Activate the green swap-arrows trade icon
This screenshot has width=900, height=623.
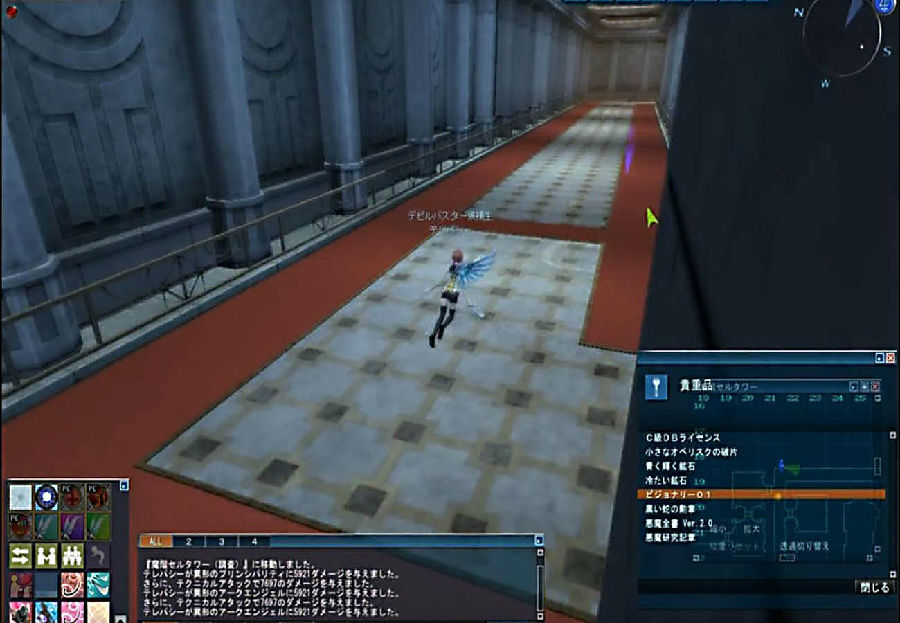pyautogui.click(x=21, y=556)
